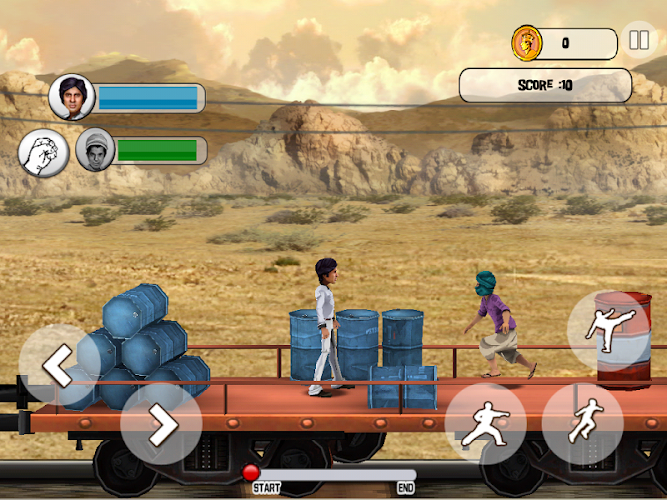Screen dimensions: 667x500
Task: Perform the high kick attack
Action: 608,330
